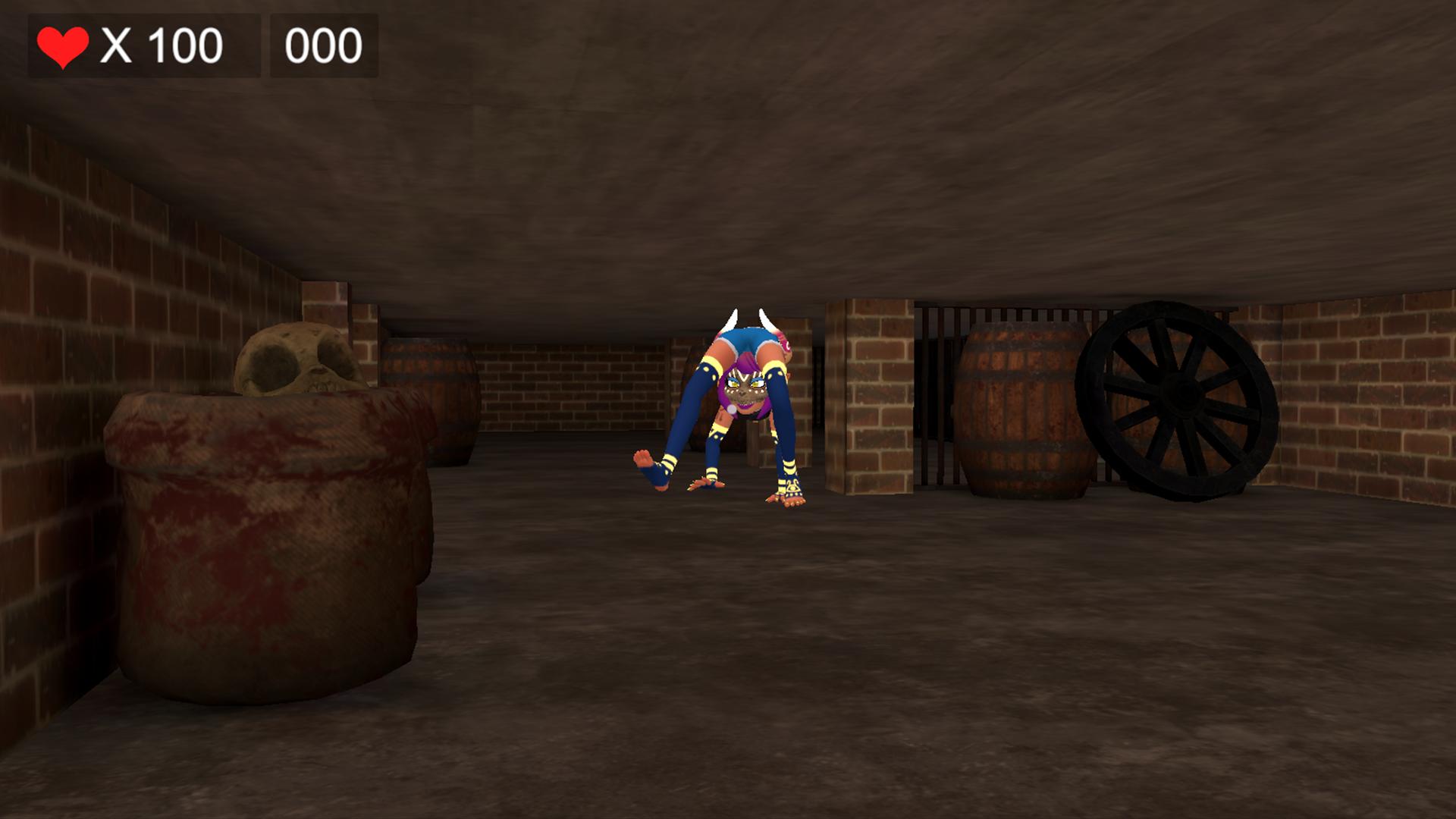Click the red heart health icon
This screenshot has height=819, width=1456.
(62, 44)
